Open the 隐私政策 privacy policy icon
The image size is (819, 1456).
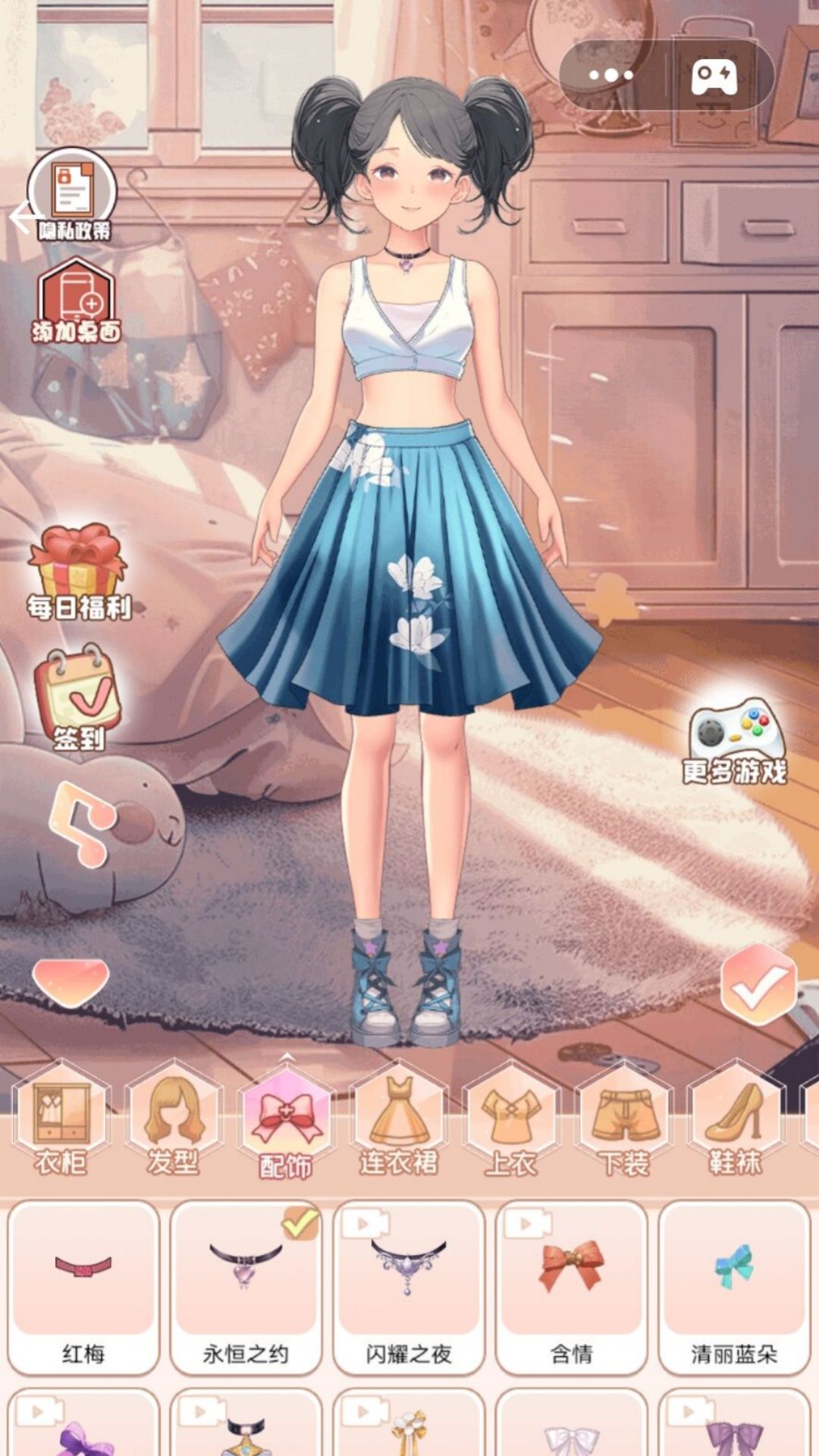click(x=73, y=194)
